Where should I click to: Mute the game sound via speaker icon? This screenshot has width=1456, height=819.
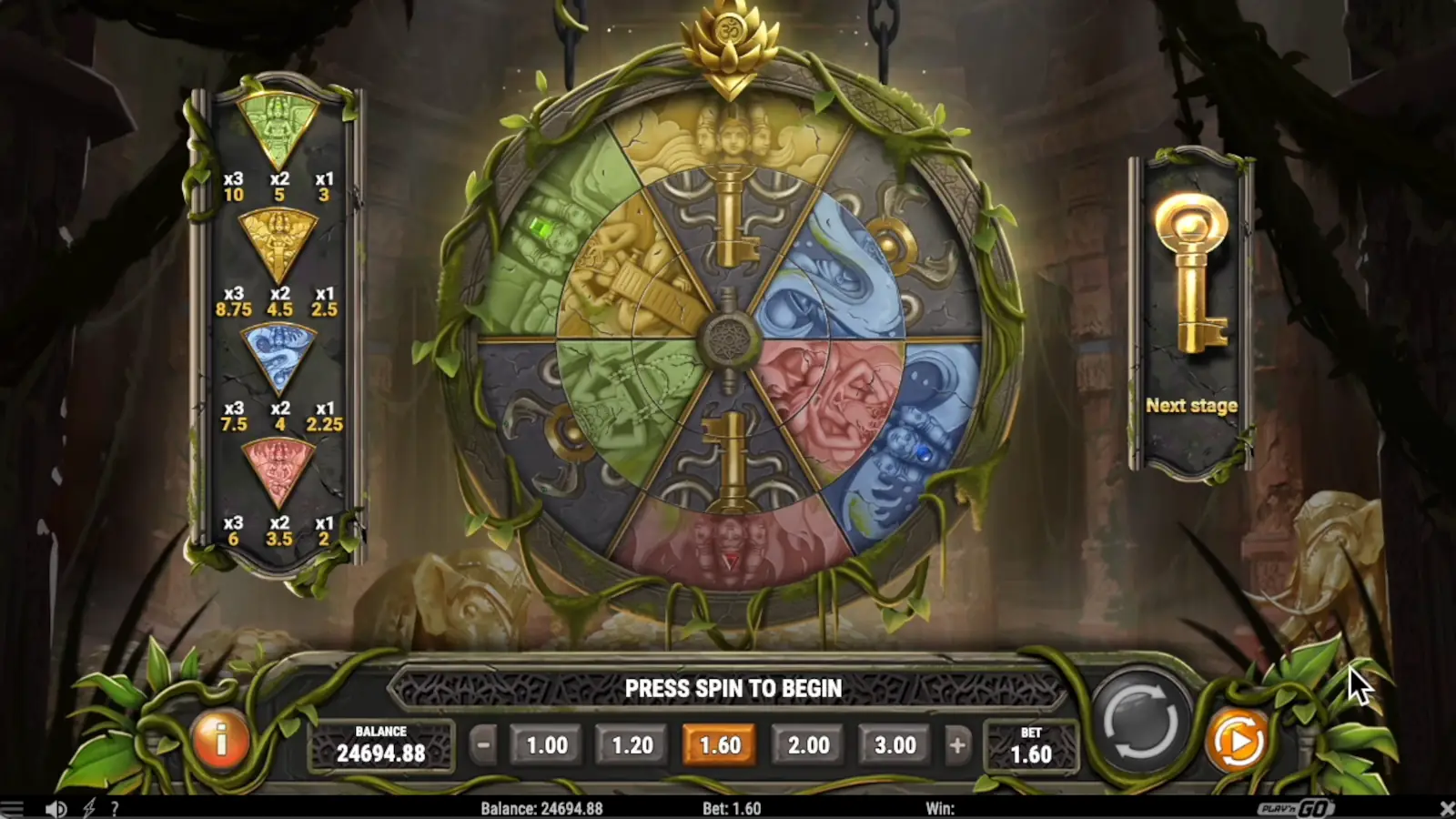58,808
